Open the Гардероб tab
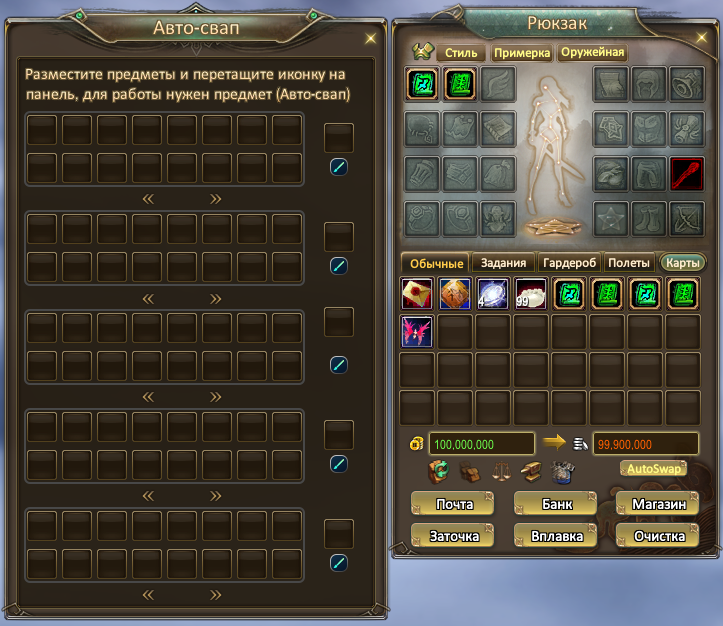 coord(569,263)
